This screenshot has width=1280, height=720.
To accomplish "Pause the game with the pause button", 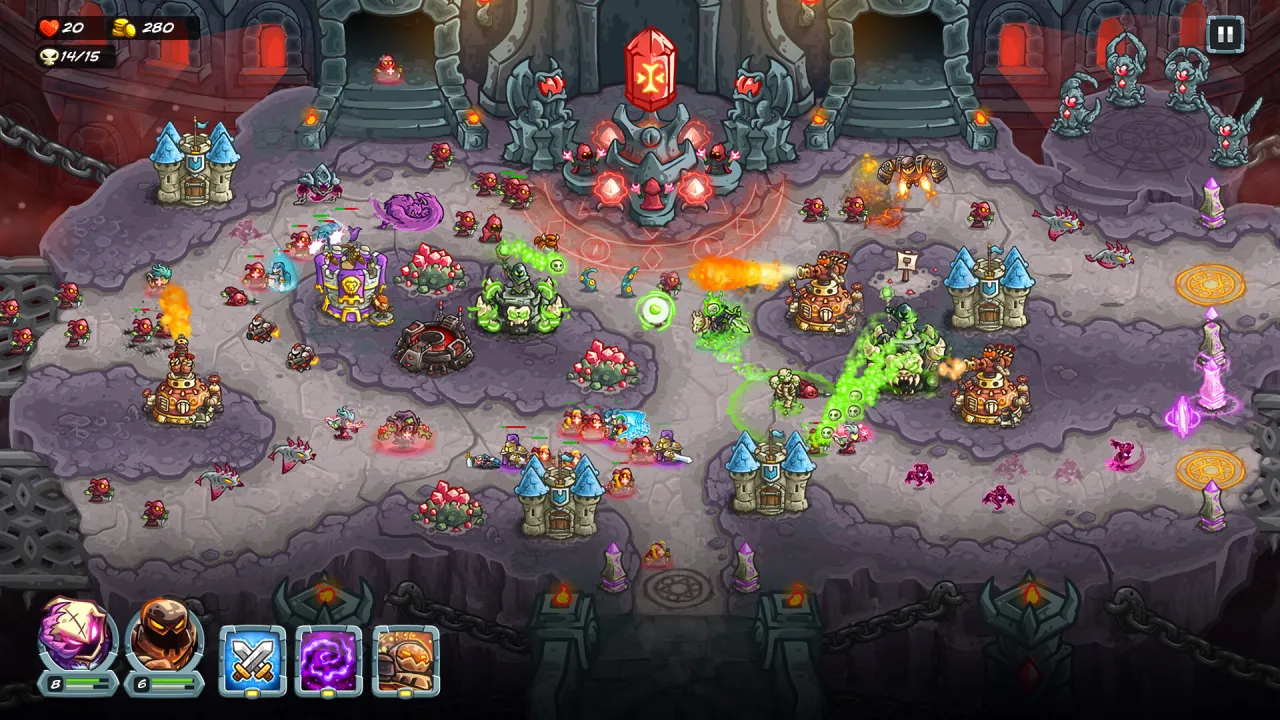I will (x=1224, y=35).
